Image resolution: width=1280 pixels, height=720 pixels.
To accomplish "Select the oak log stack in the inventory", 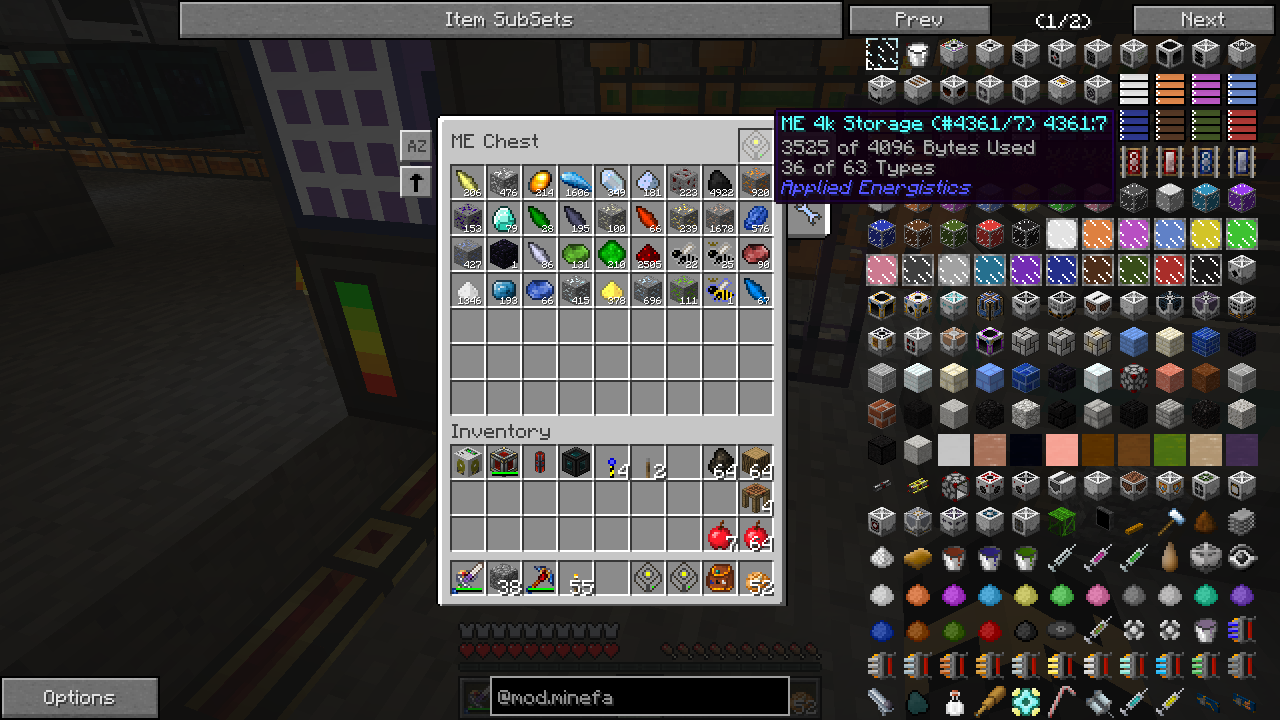I will coord(756,463).
